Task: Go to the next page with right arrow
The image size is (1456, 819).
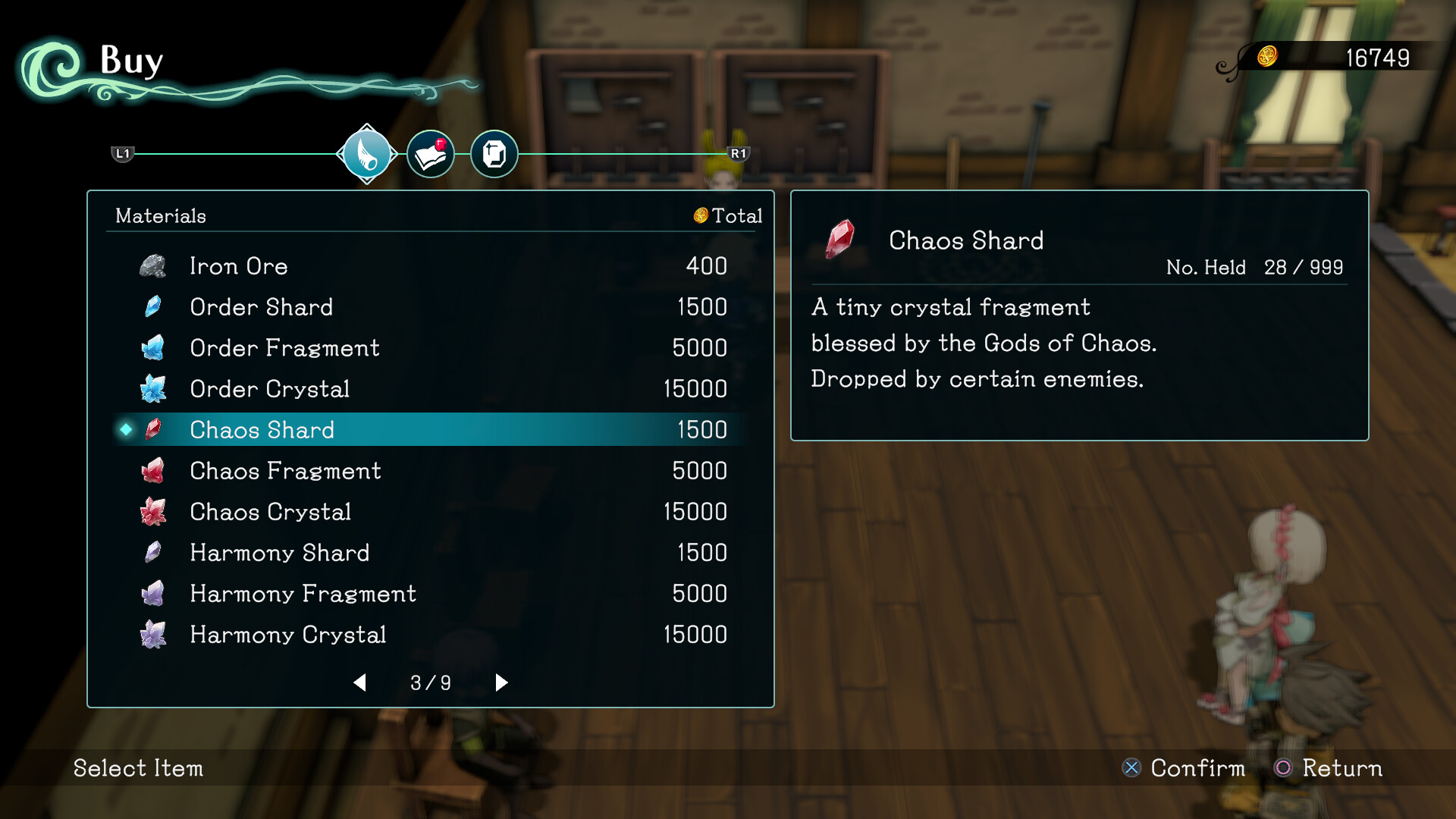Action: [x=500, y=682]
